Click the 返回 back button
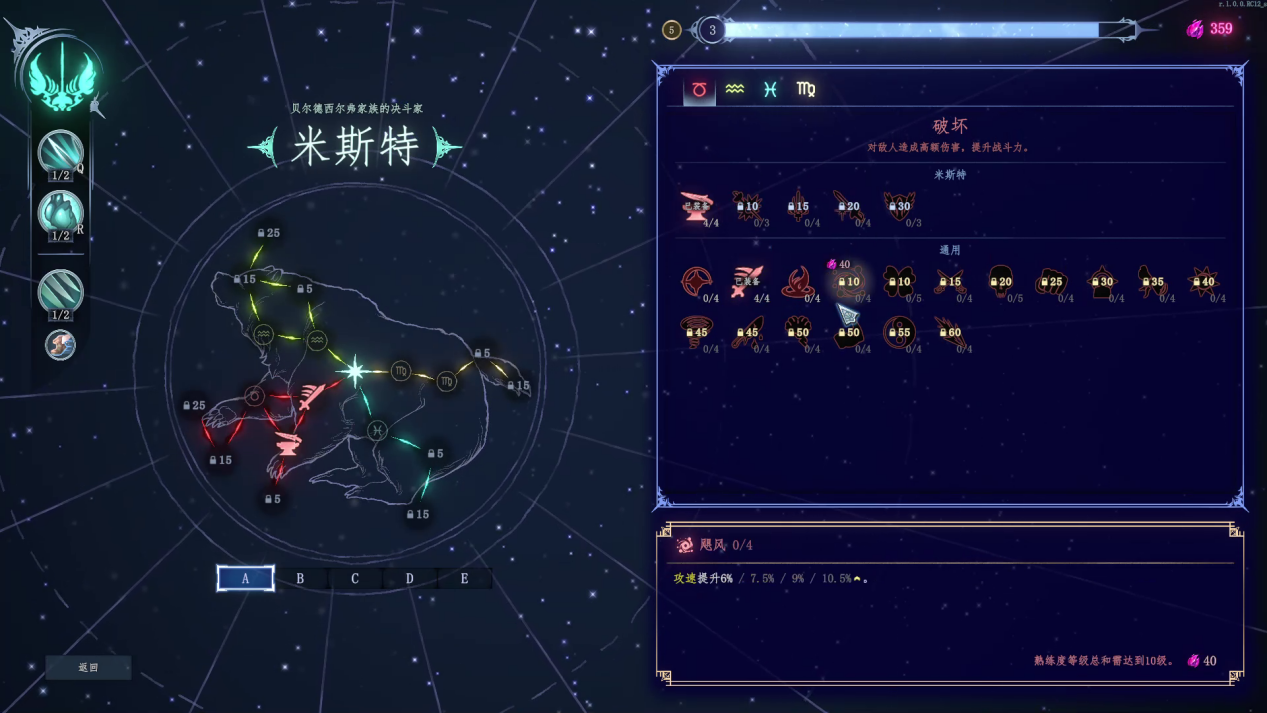This screenshot has width=1267, height=713. [88, 667]
